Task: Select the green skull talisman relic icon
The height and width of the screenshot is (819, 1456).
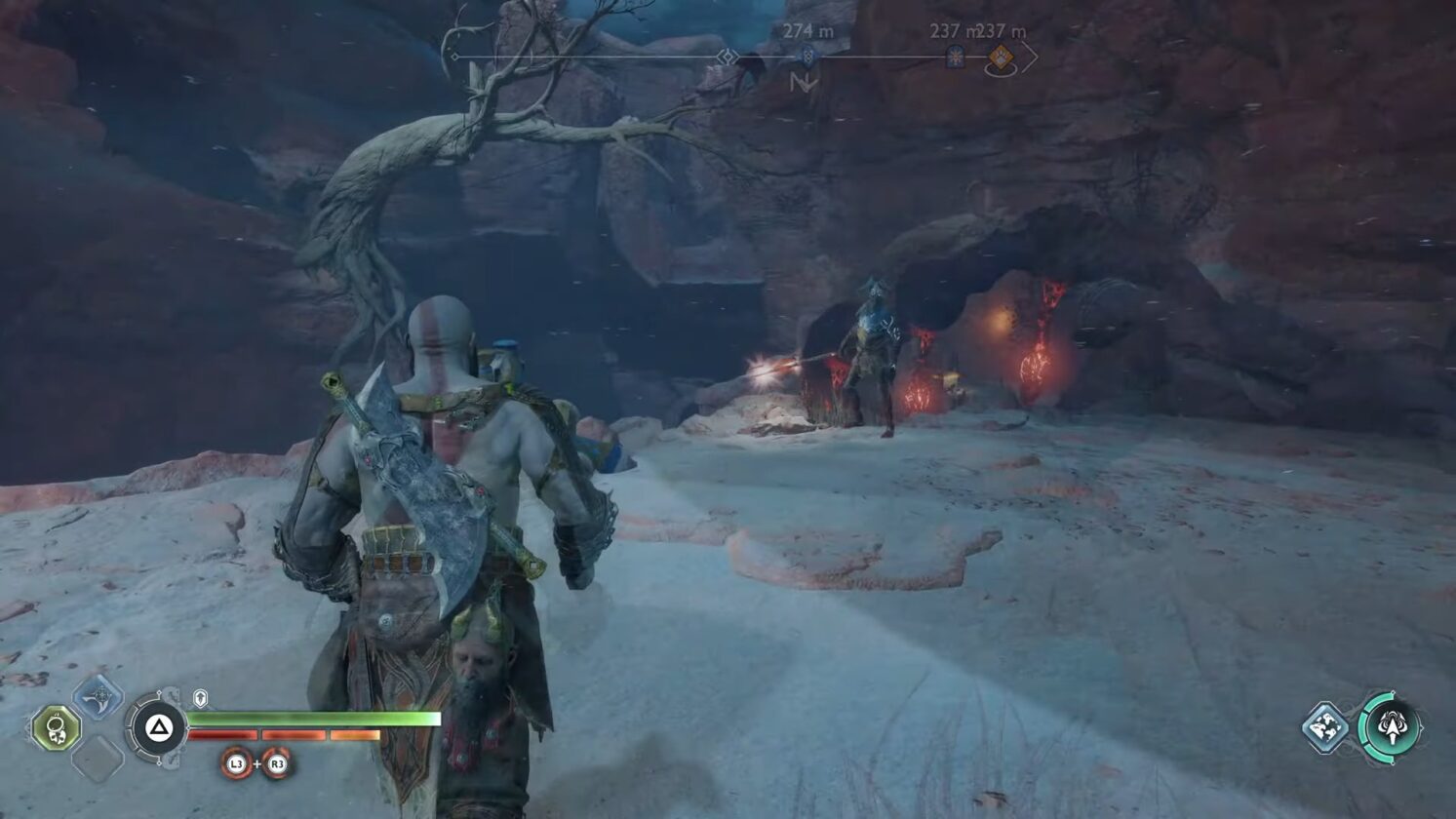Action: click(57, 727)
